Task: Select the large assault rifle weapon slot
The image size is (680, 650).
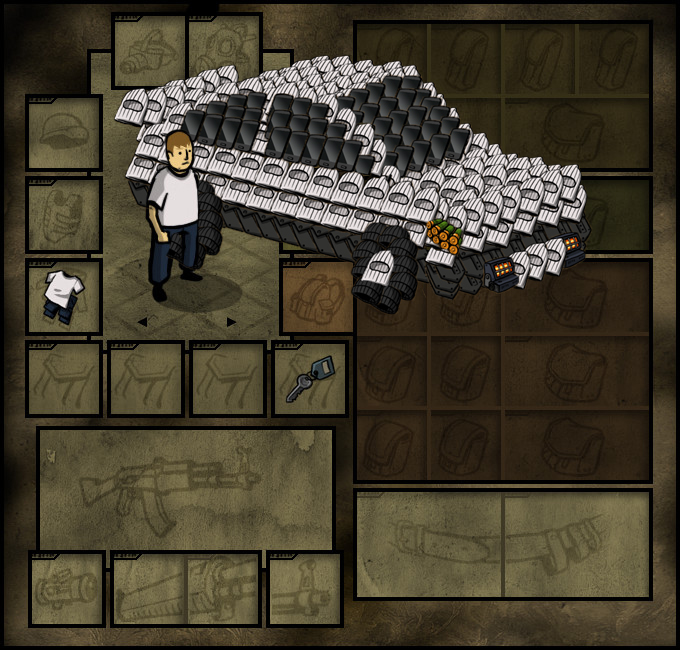Action: [186, 485]
